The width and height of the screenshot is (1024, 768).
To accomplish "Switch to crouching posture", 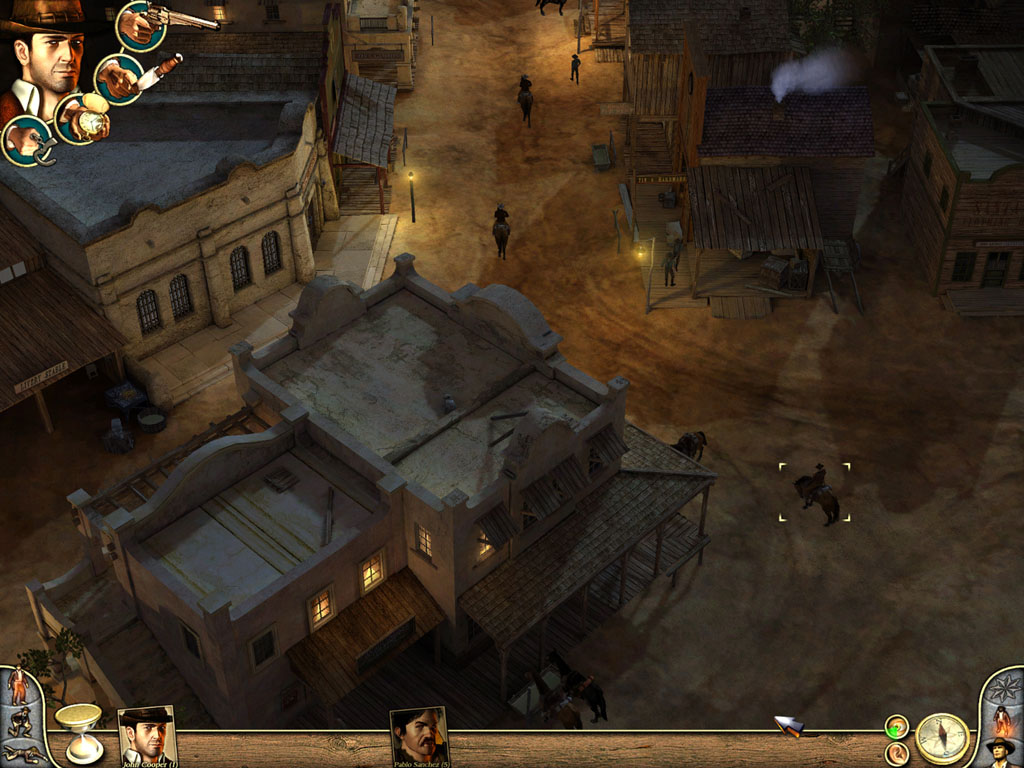I will [18, 721].
